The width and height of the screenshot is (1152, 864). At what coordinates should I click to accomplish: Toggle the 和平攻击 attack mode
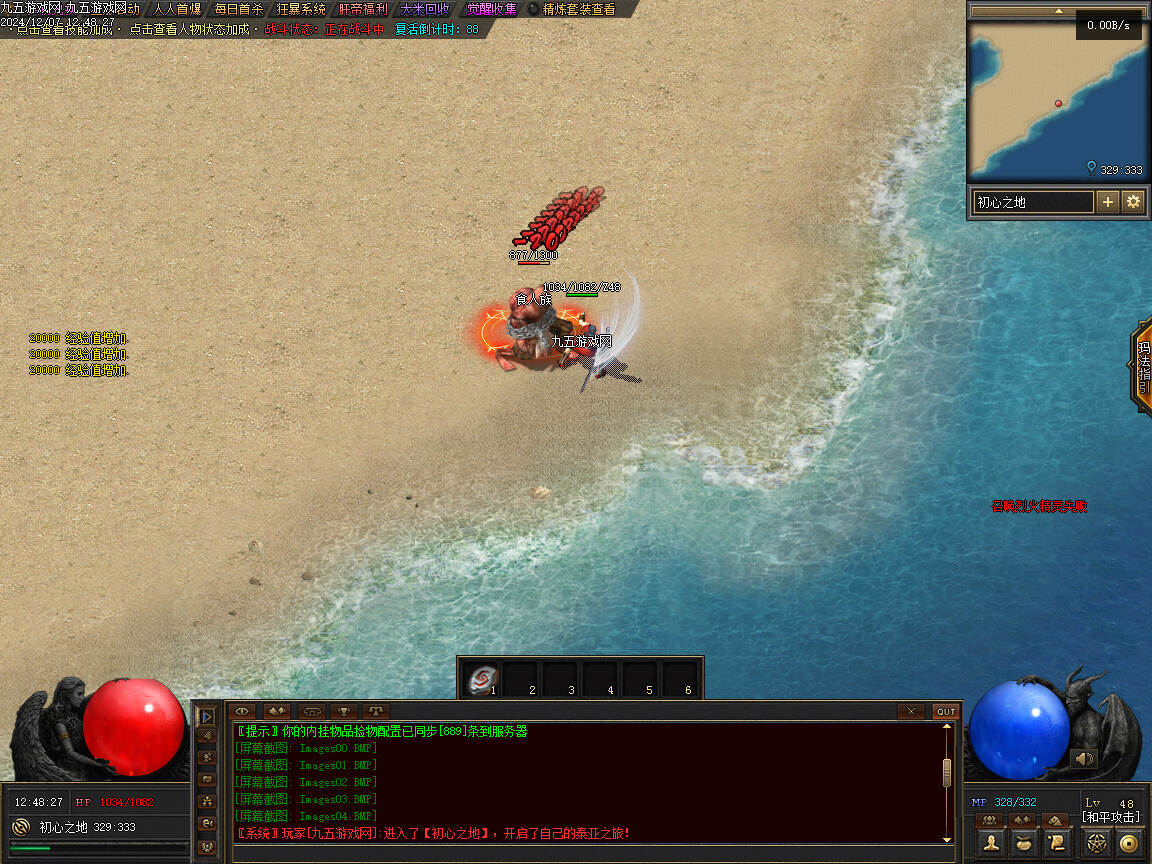[1110, 818]
